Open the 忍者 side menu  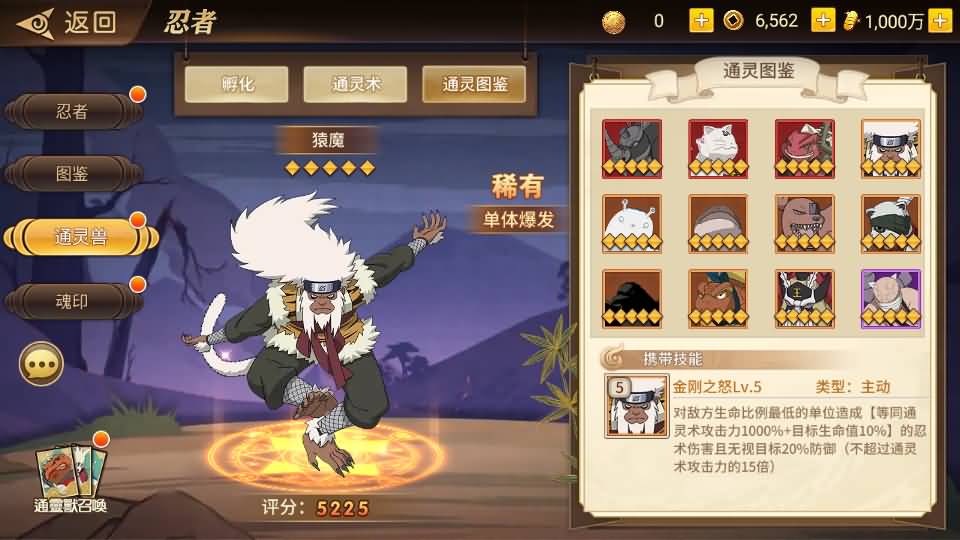click(x=73, y=111)
